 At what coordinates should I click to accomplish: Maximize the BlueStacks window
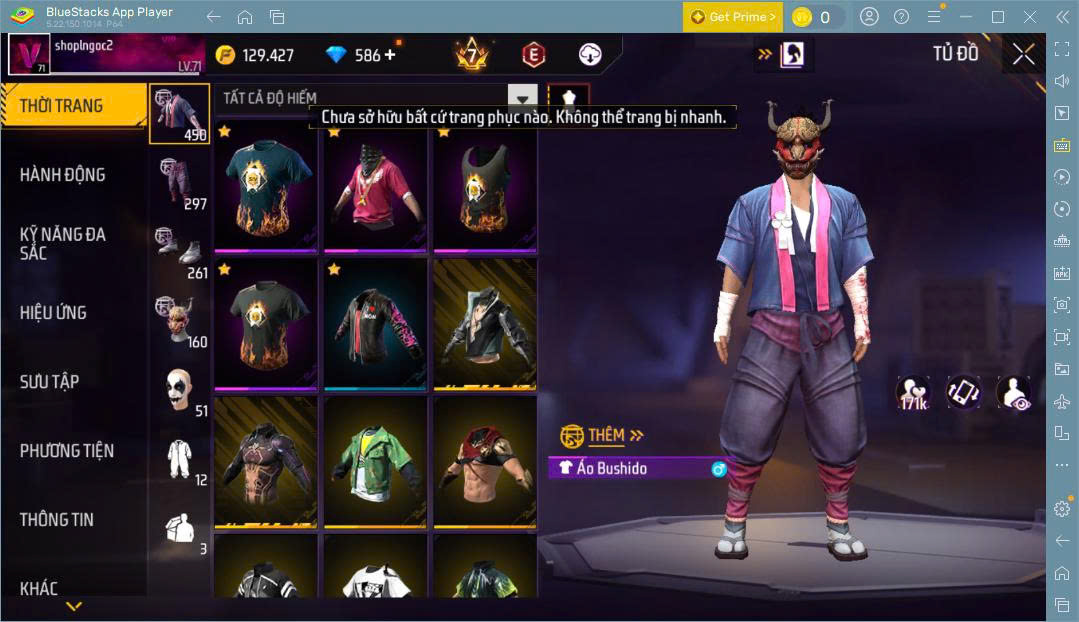(x=997, y=17)
